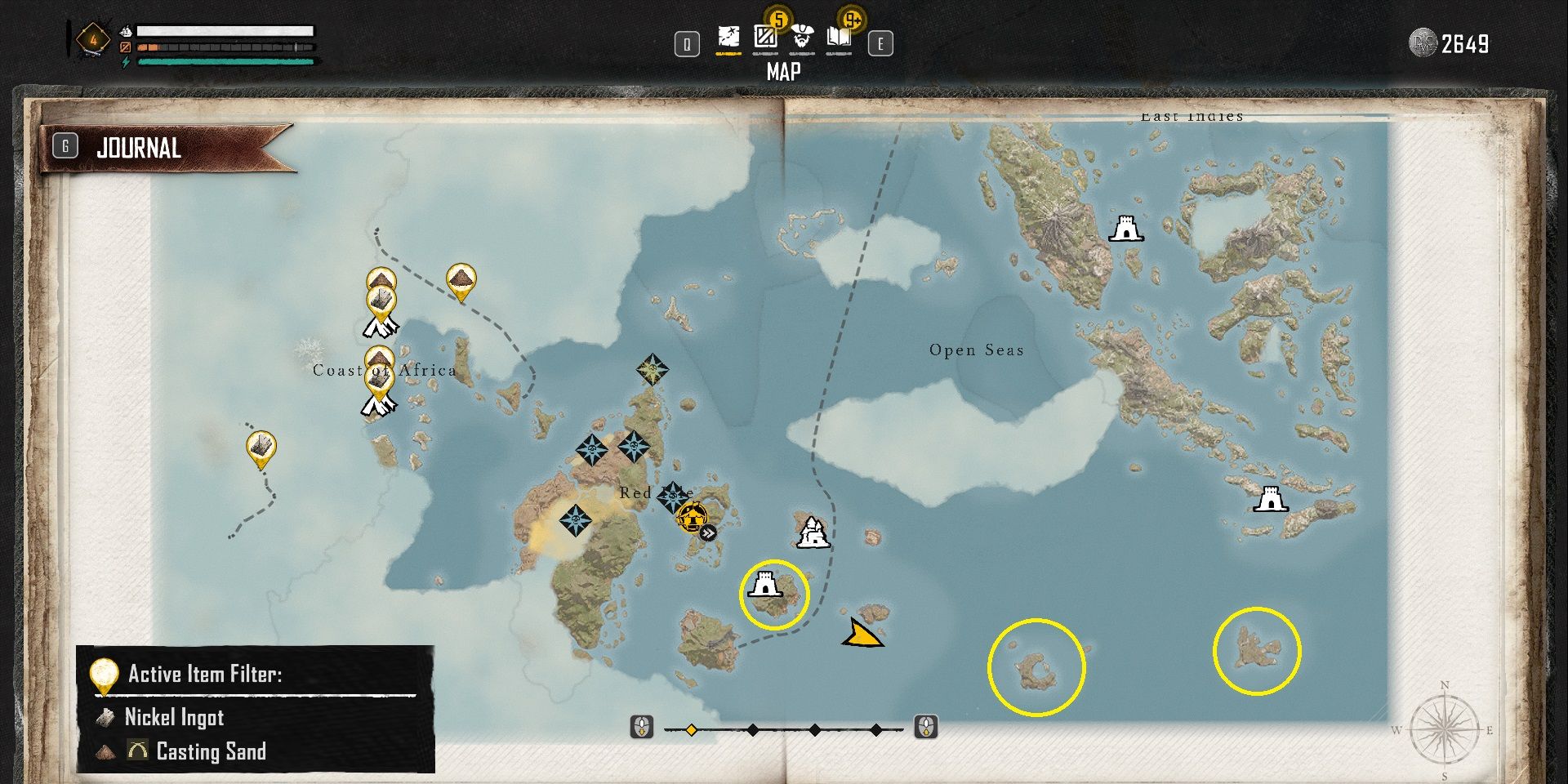Select the fort marker in the East Indies
Screen dimensions: 1568x784
pyautogui.click(x=1125, y=229)
